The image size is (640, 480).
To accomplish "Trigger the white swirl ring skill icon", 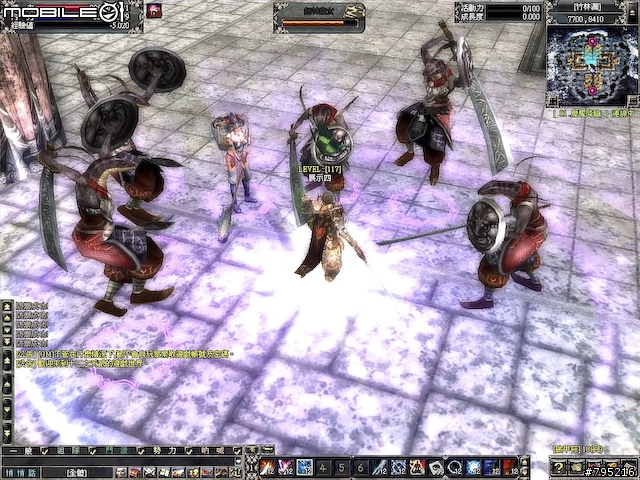I will 455,467.
